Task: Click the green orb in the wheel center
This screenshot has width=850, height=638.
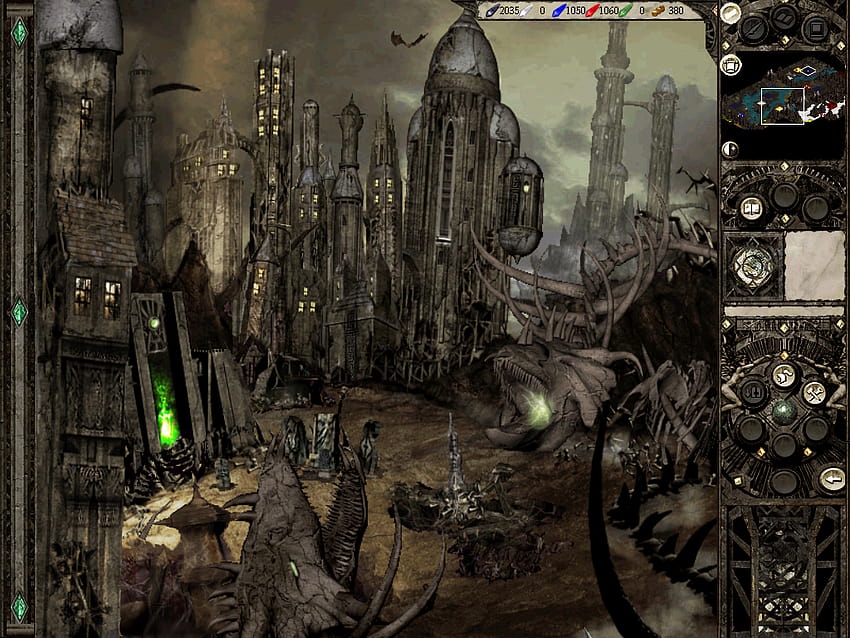Action: pos(783,412)
